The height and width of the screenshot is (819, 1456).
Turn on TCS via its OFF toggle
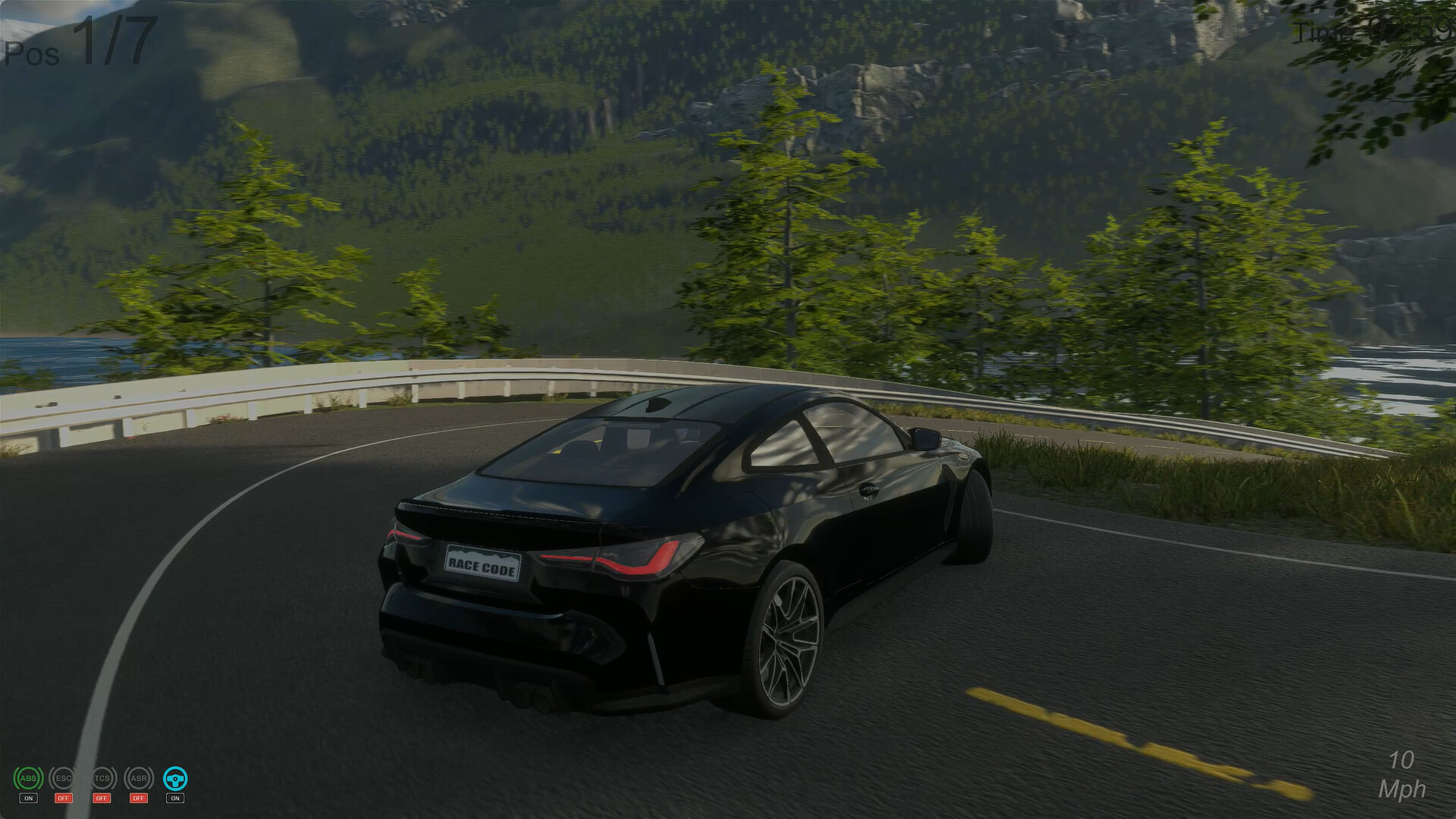point(102,798)
